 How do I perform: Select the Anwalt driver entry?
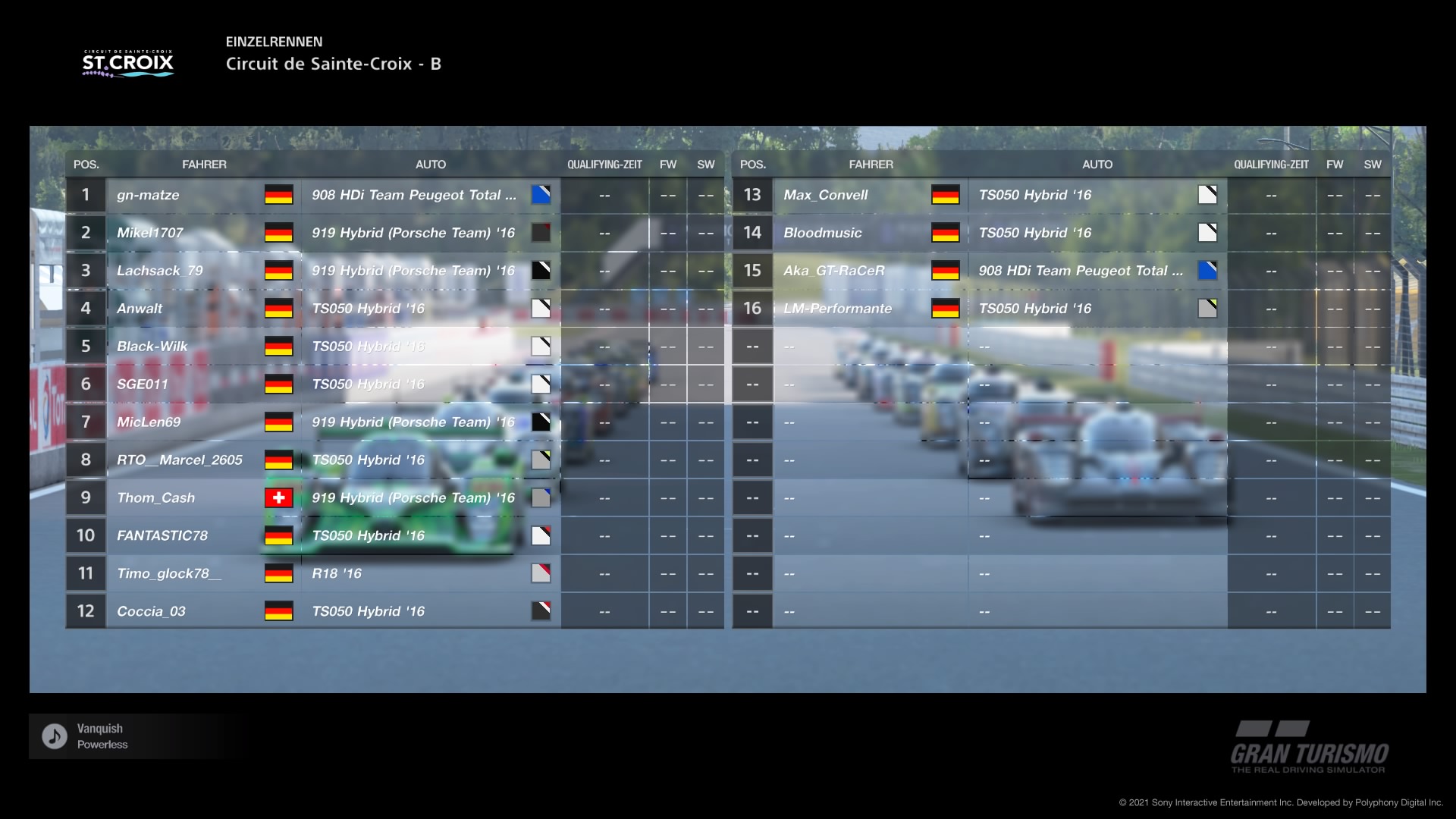140,309
